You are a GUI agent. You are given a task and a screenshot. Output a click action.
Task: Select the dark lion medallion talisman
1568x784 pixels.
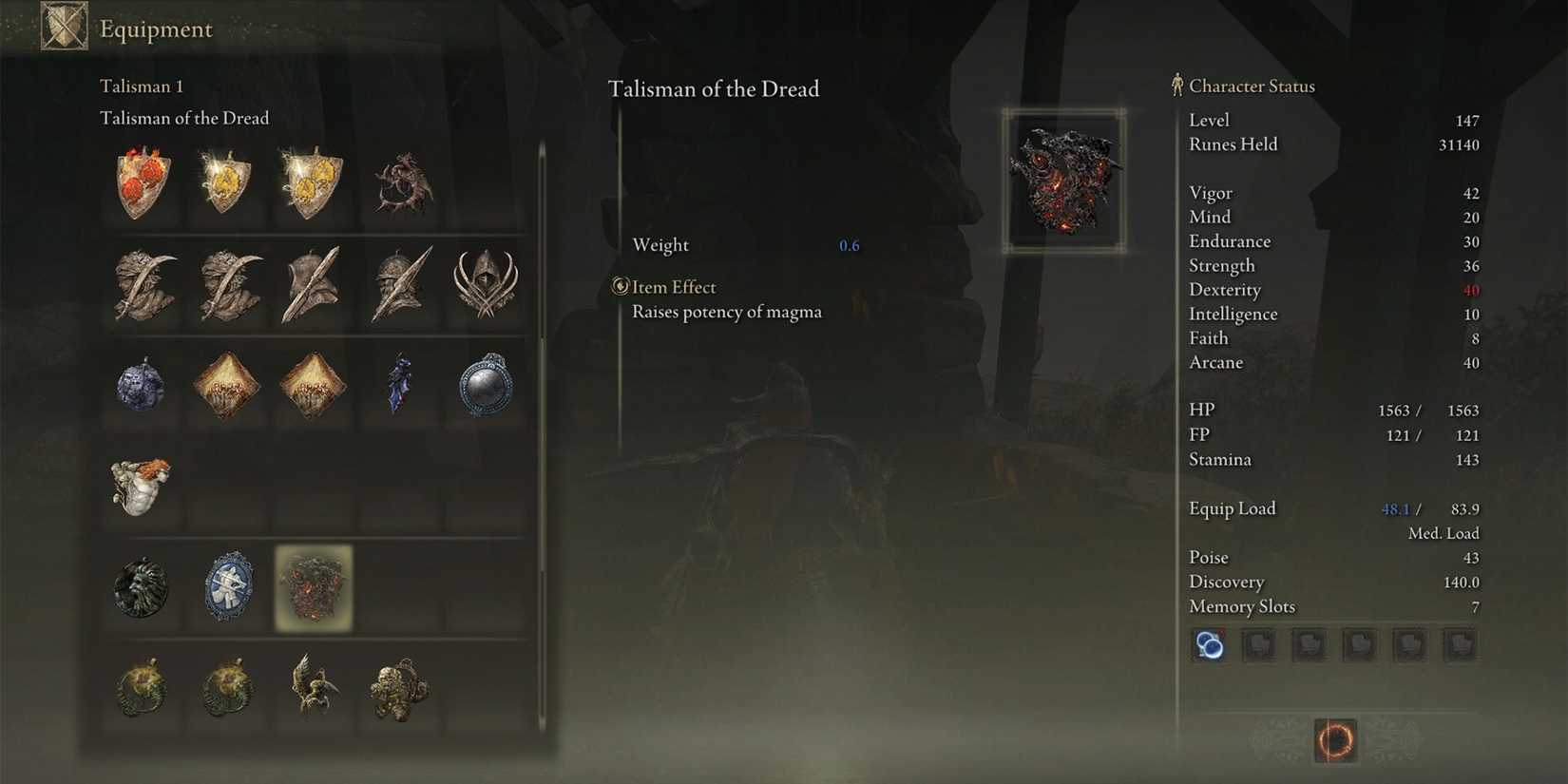(x=141, y=589)
